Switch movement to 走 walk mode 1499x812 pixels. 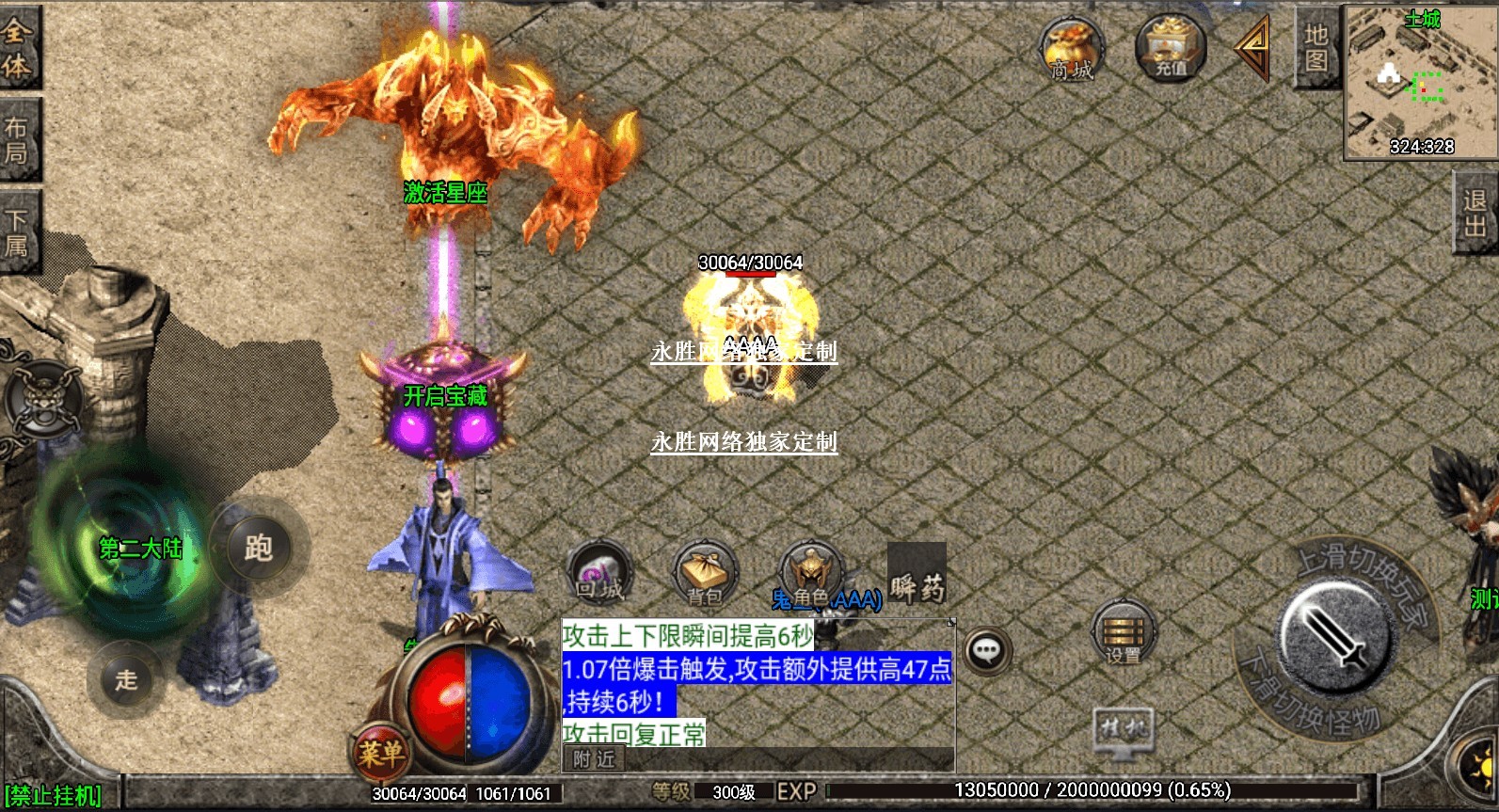pyautogui.click(x=126, y=679)
